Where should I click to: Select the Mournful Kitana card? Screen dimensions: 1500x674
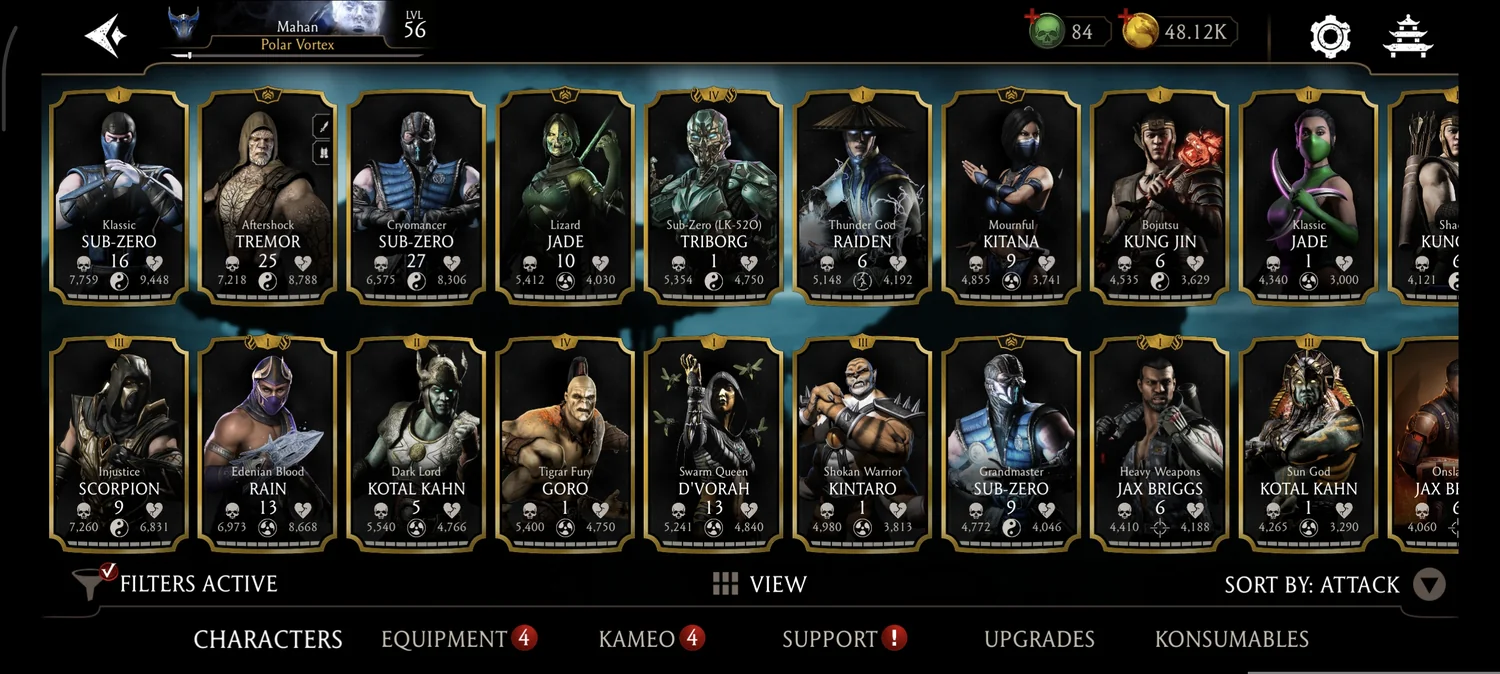click(x=1011, y=195)
